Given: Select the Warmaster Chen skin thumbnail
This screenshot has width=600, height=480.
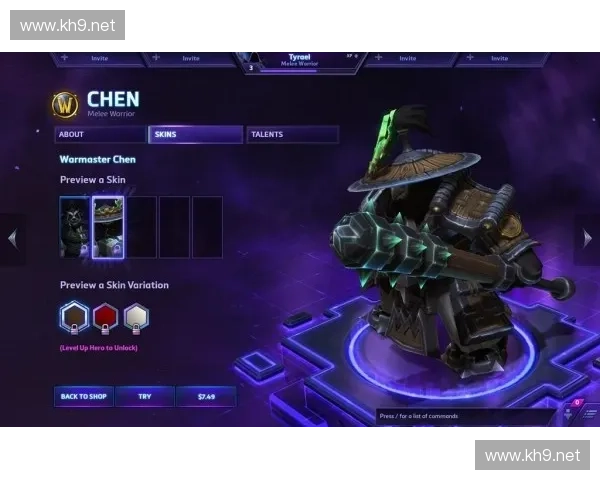Looking at the screenshot, I should 107,227.
